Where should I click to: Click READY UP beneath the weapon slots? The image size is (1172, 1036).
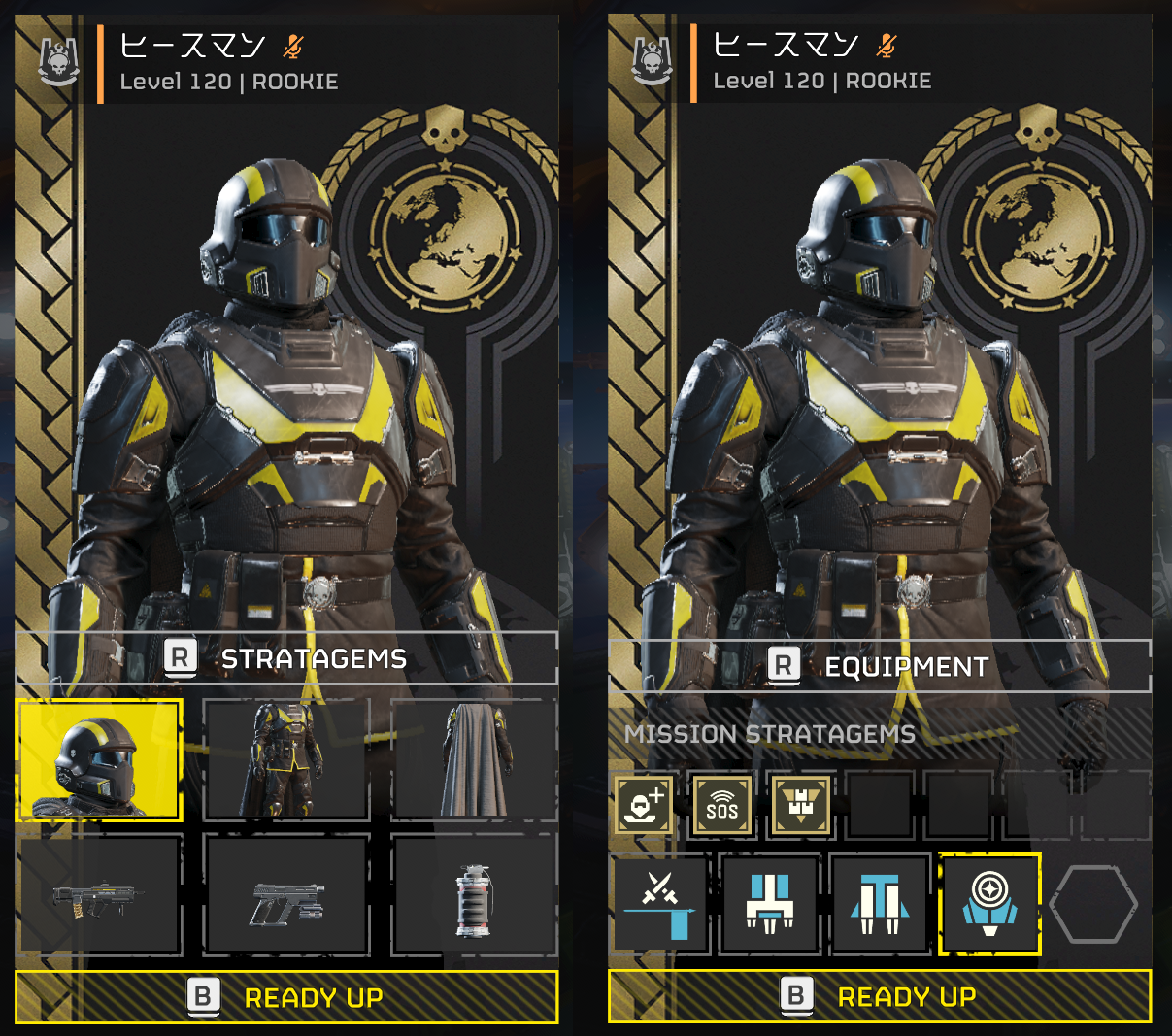[x=287, y=997]
